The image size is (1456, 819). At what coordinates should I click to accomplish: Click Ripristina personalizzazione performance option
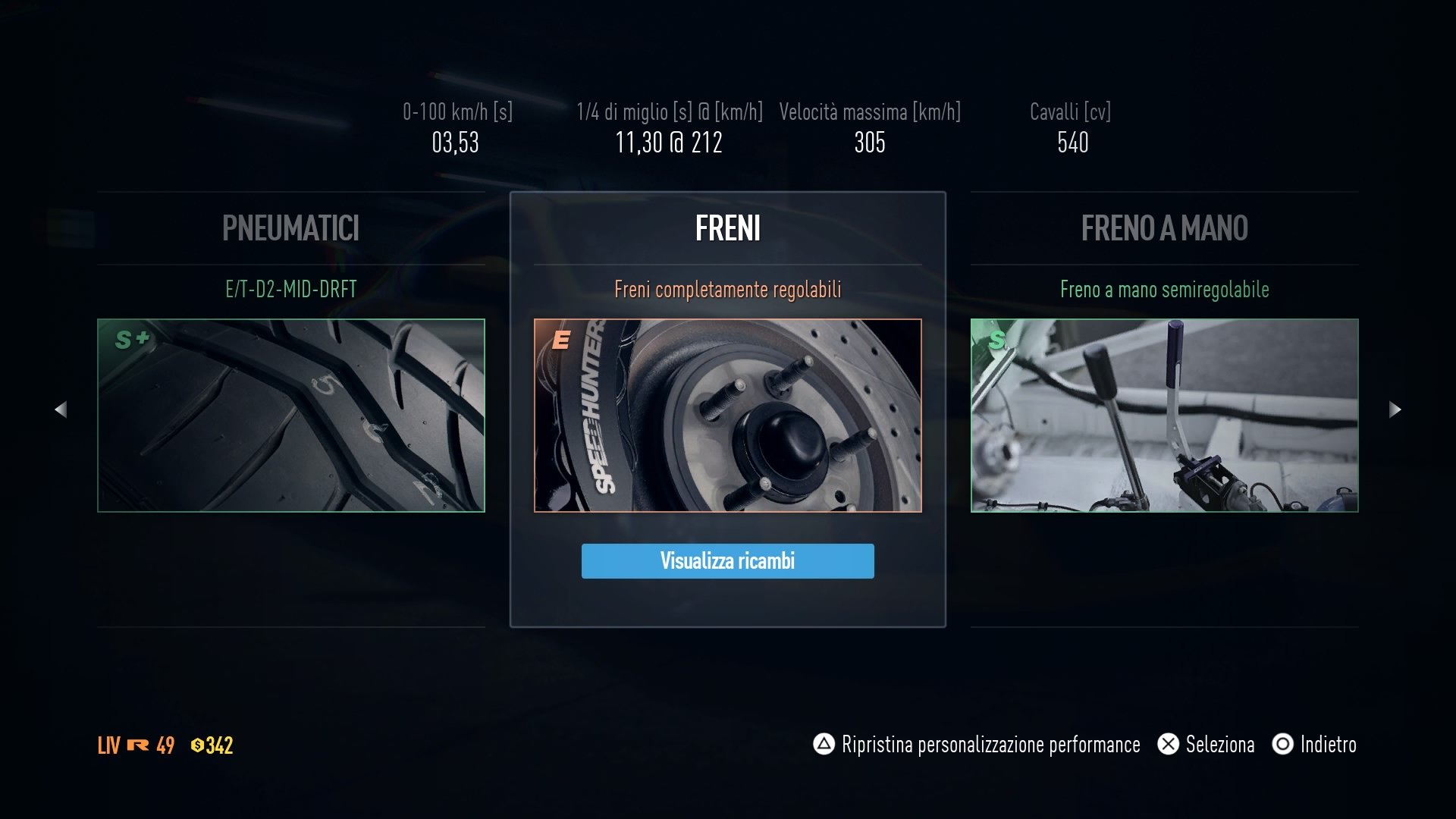[x=977, y=745]
